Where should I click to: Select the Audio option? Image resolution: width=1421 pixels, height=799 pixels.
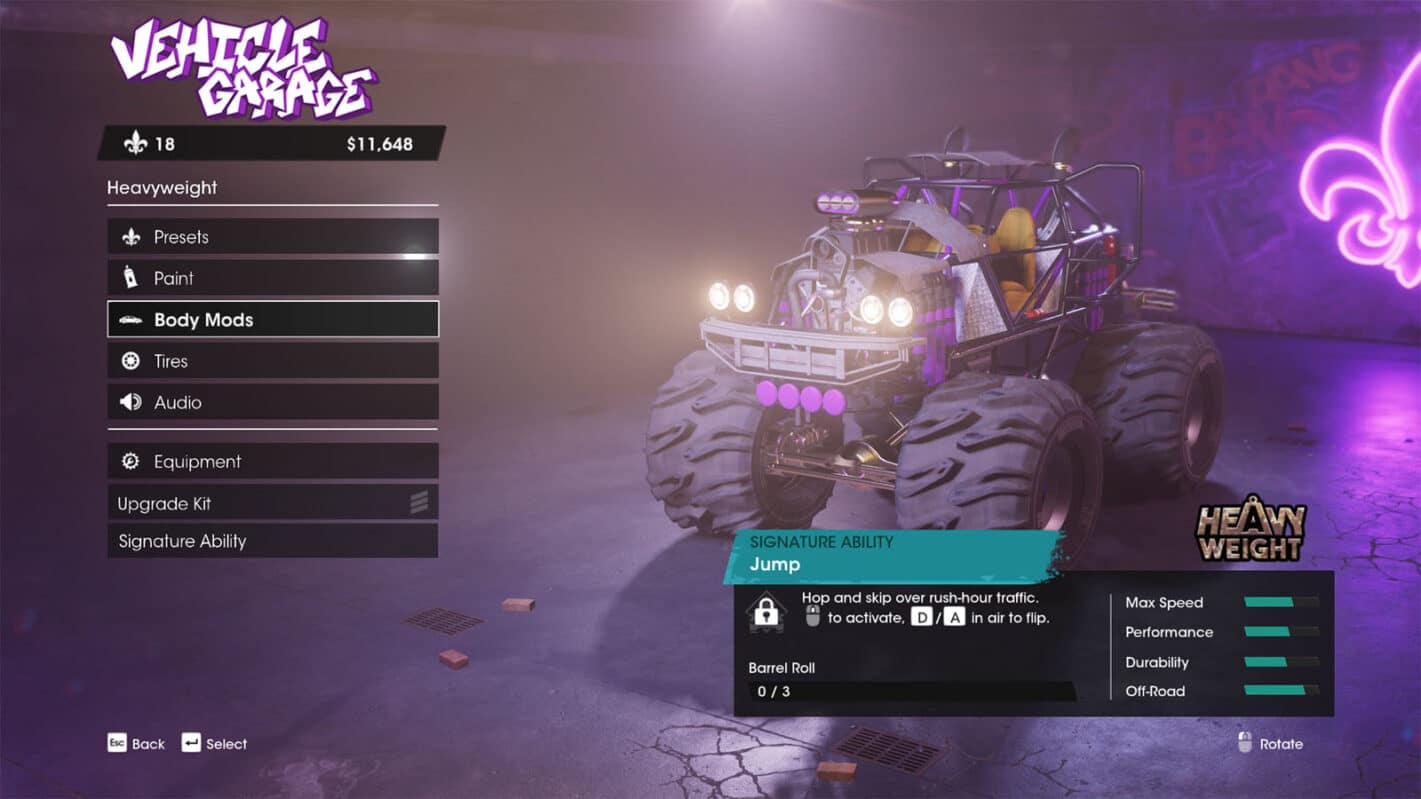(x=272, y=402)
